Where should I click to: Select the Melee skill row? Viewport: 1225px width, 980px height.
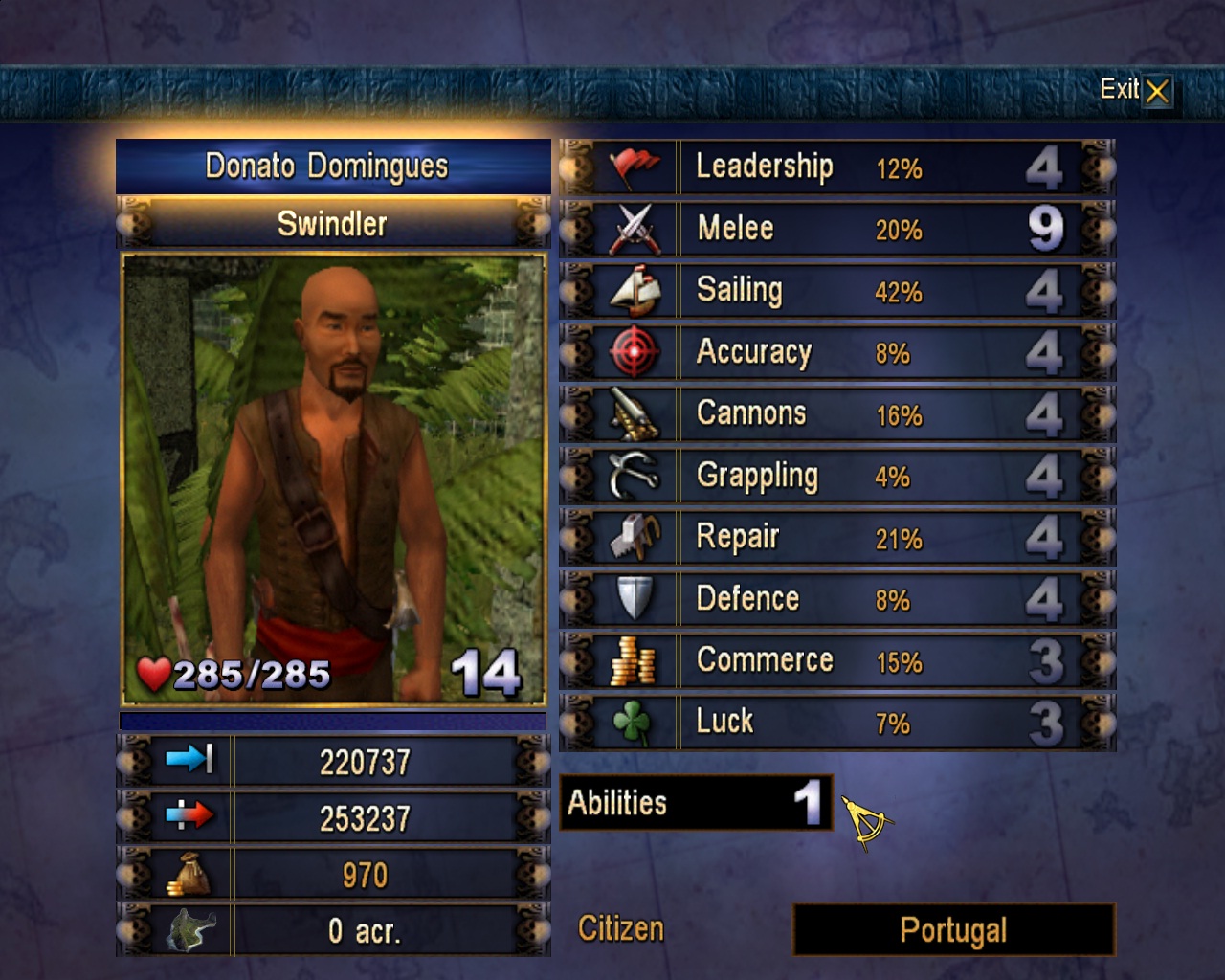(x=837, y=229)
